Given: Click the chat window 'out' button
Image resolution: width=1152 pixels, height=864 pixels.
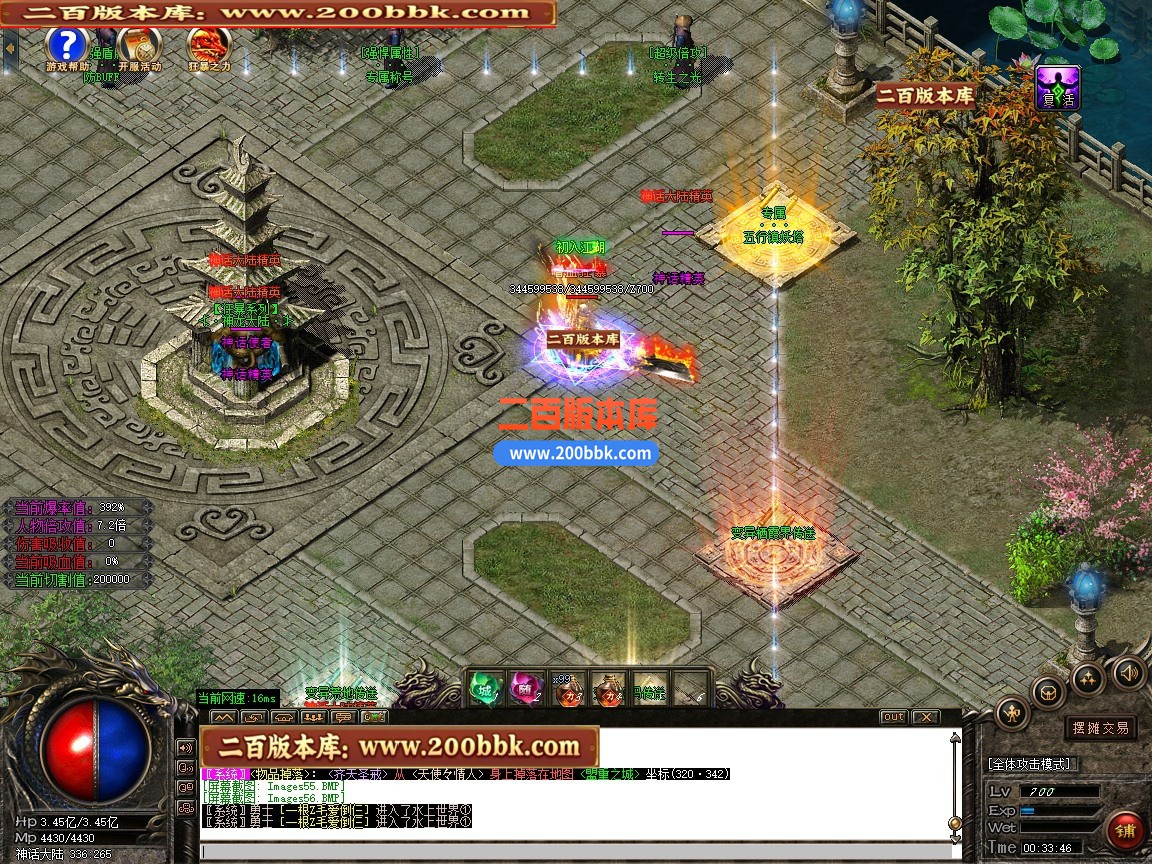Looking at the screenshot, I should point(893,717).
